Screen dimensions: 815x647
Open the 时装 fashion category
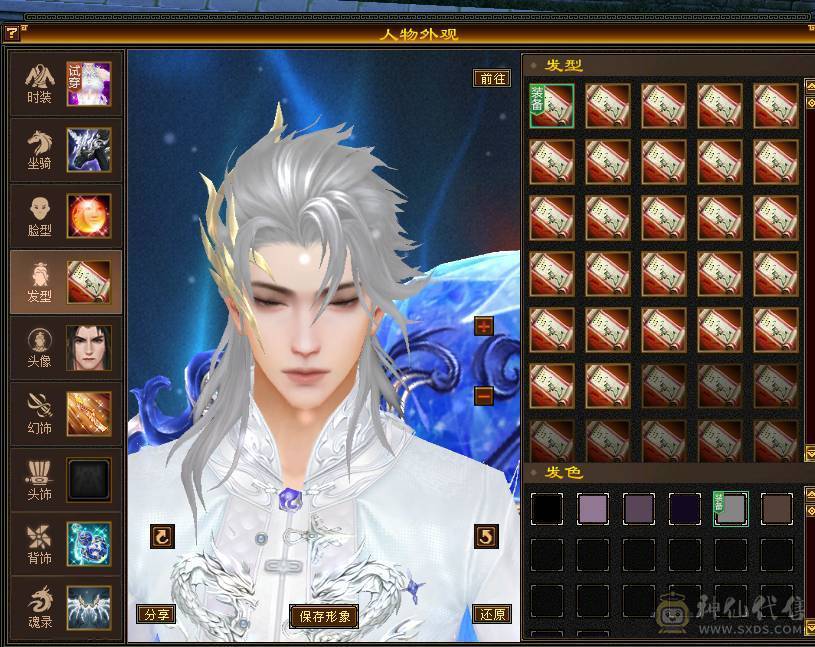pos(66,84)
